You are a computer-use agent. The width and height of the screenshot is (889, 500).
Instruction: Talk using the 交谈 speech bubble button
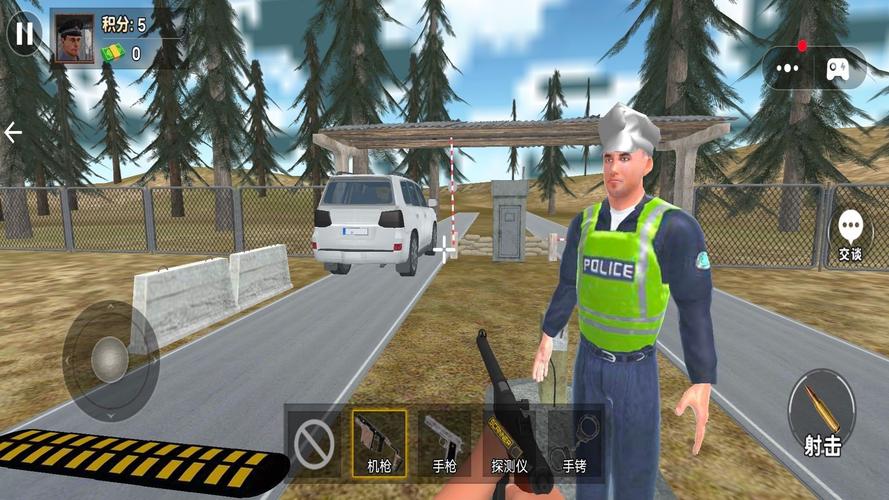(x=850, y=234)
